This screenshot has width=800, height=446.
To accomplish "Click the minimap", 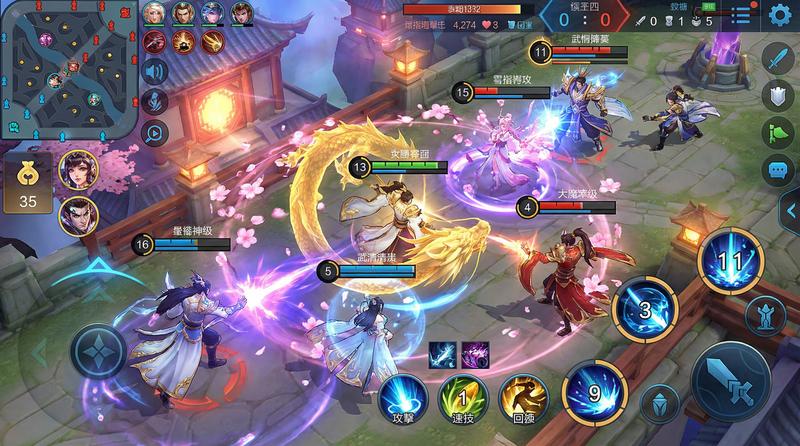I will click(67, 69).
